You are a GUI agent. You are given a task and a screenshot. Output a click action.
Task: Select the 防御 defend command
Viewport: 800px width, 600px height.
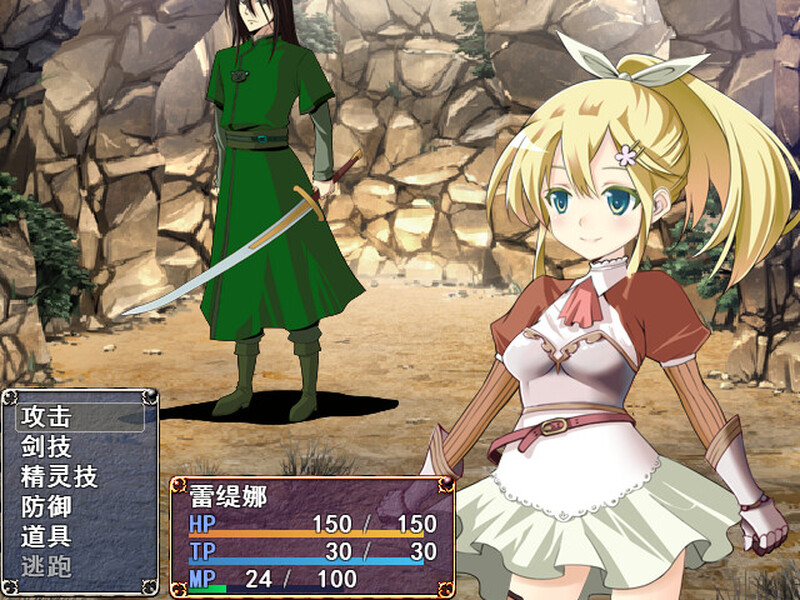(x=46, y=507)
